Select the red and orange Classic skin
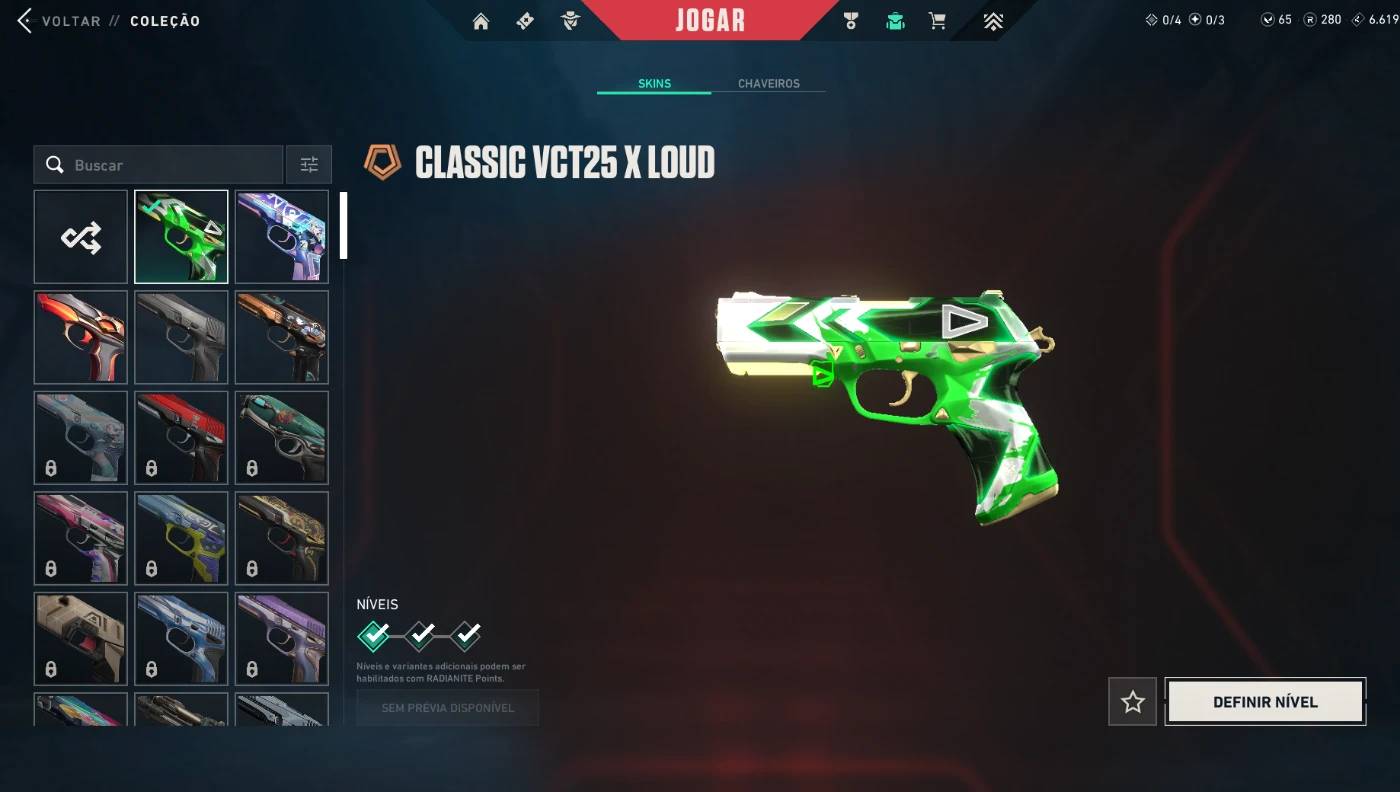The width and height of the screenshot is (1400, 792). pos(81,337)
